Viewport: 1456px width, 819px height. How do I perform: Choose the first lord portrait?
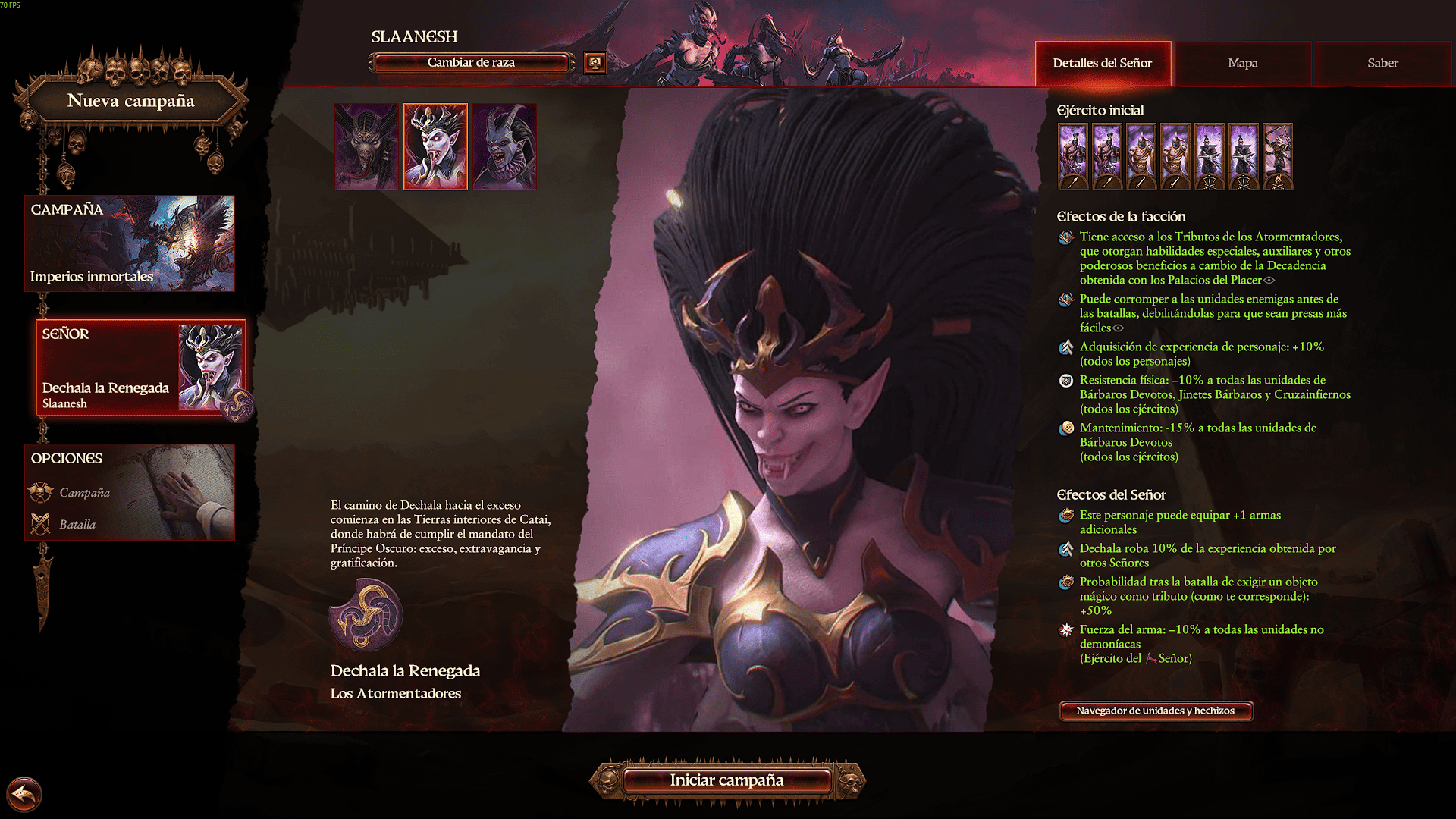367,146
